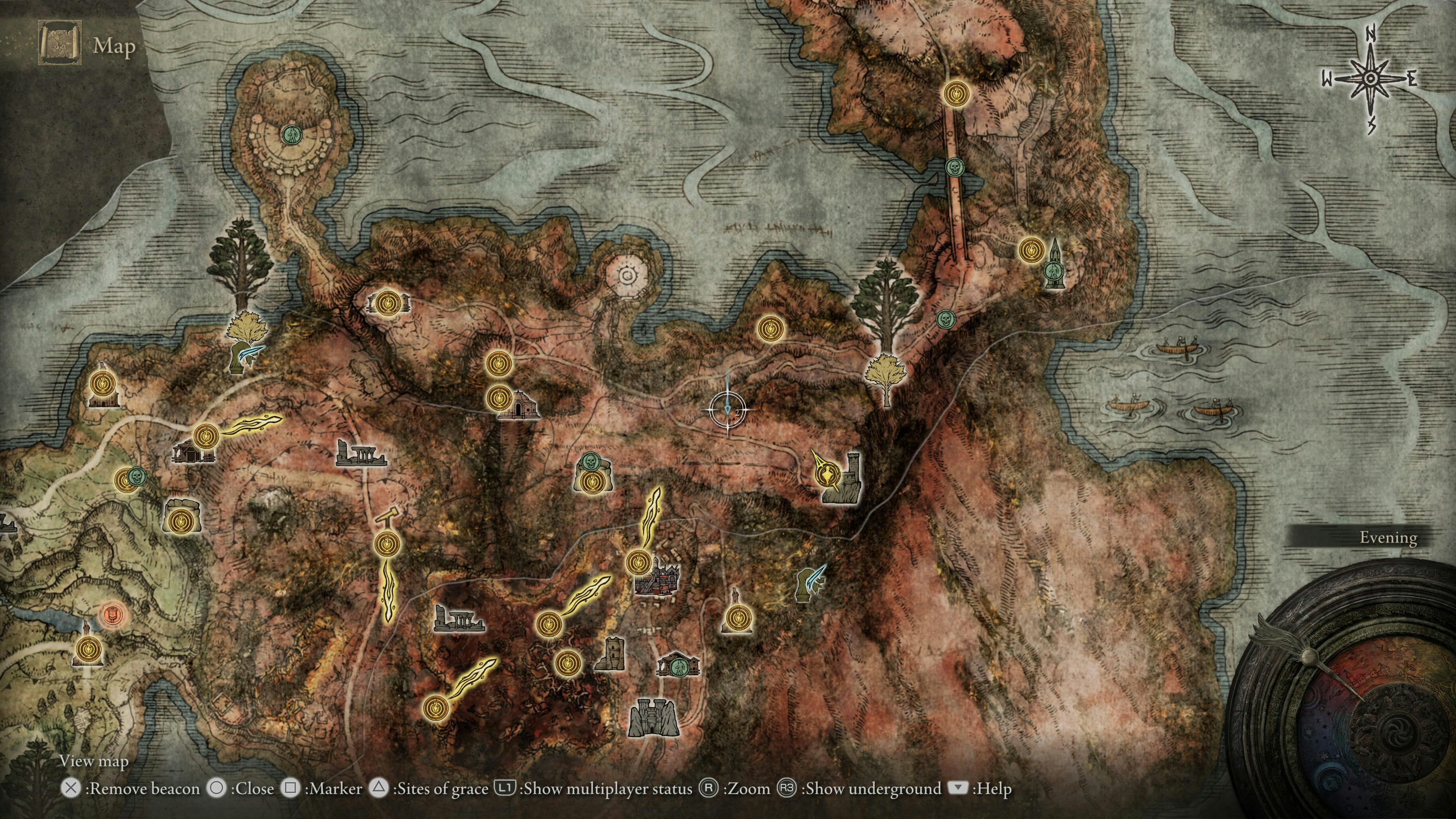The width and height of the screenshot is (1456, 819).
Task: Select the grace marker beside the wooden shack
Action: coord(206,436)
